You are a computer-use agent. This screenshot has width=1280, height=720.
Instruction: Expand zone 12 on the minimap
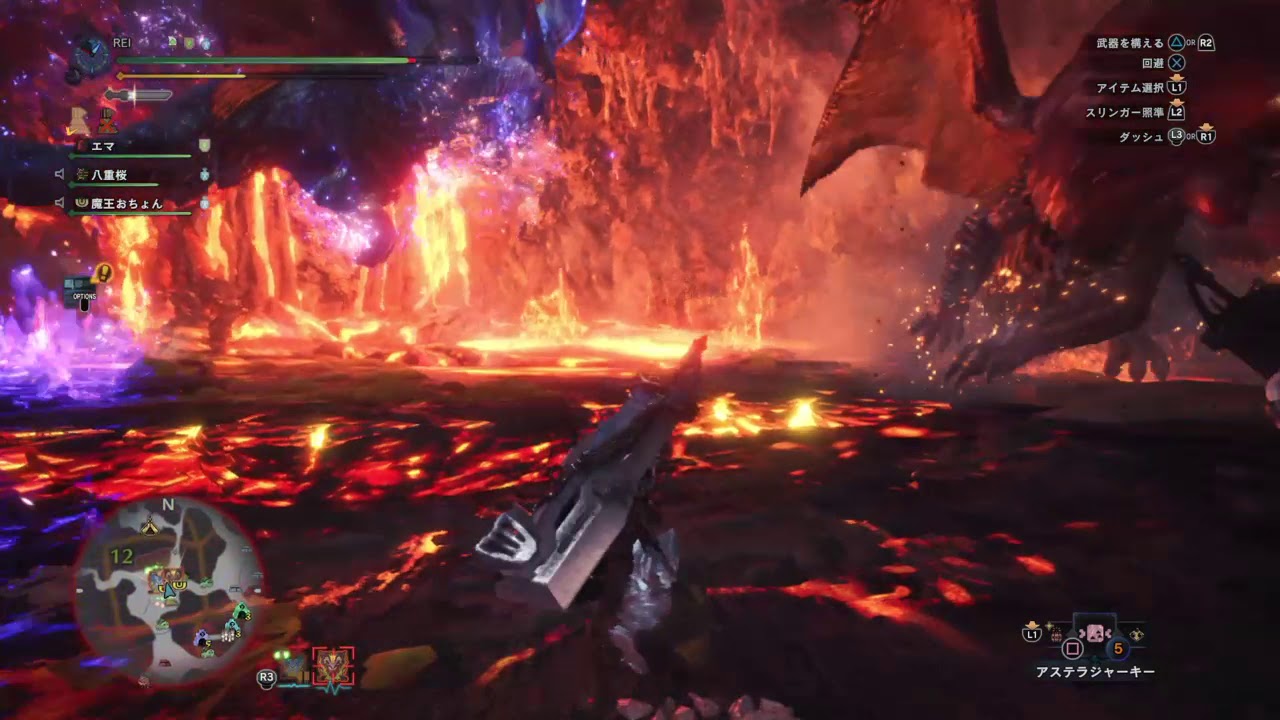[121, 555]
